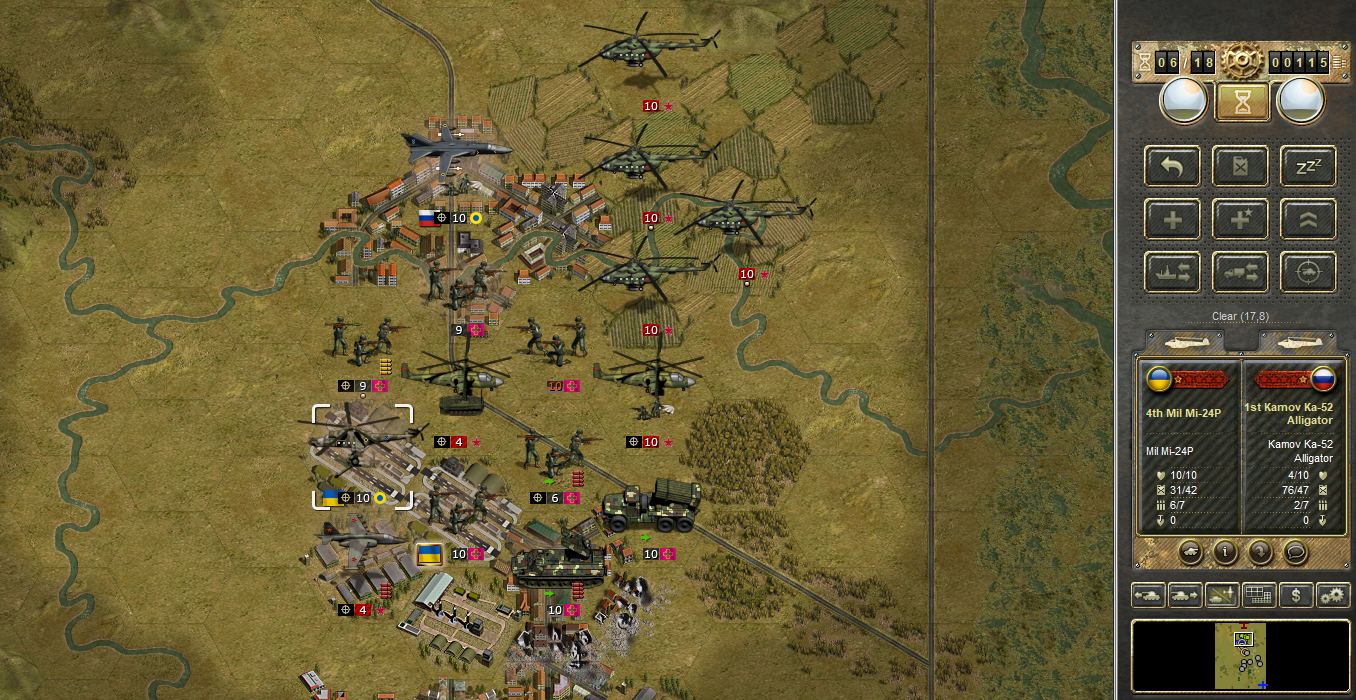Viewport: 1356px width, 700px height.
Task: Activate the tank crosshair target button
Action: pyautogui.click(x=1308, y=272)
